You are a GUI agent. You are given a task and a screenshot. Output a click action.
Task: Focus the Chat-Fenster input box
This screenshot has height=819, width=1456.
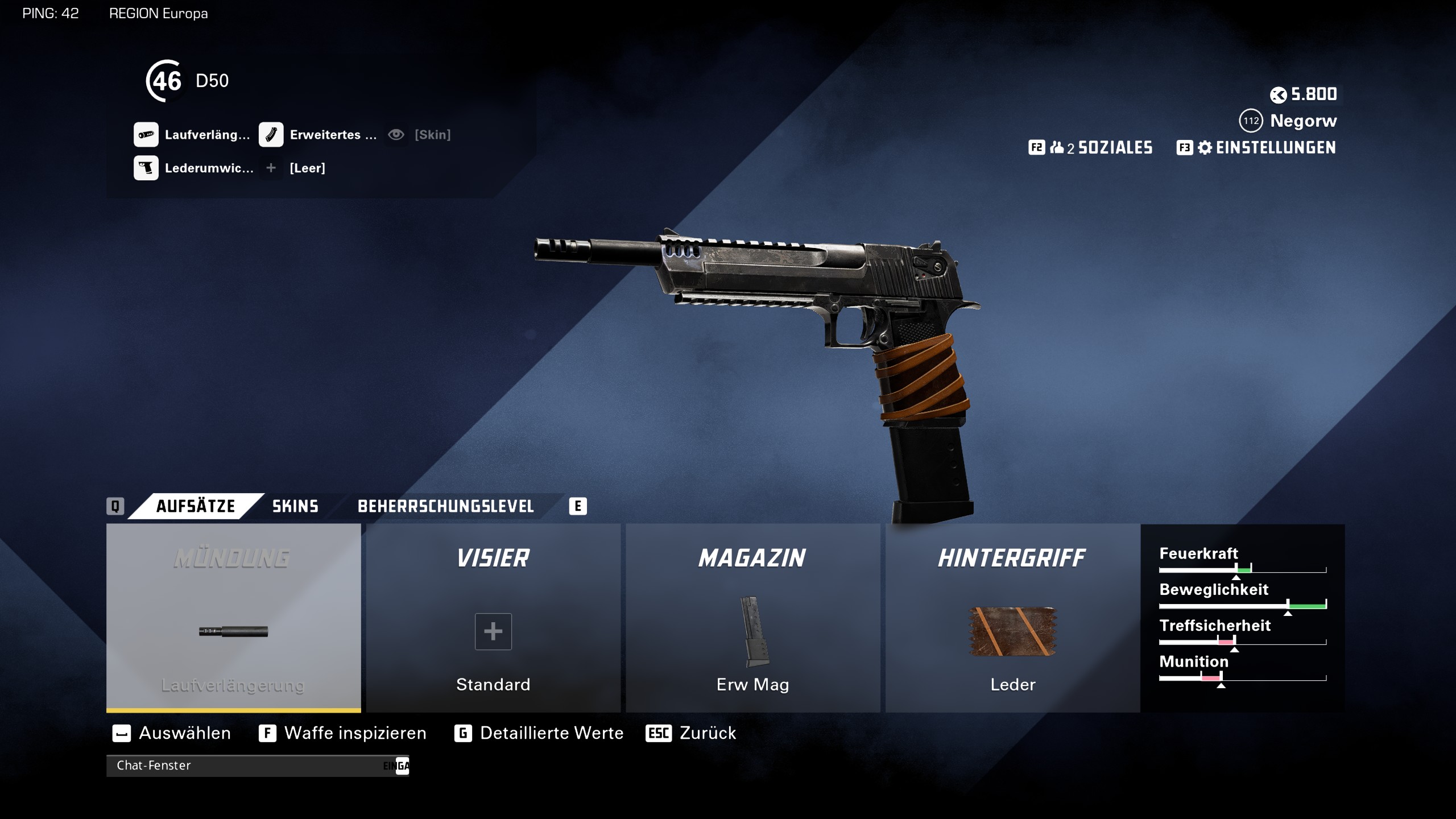click(x=250, y=766)
